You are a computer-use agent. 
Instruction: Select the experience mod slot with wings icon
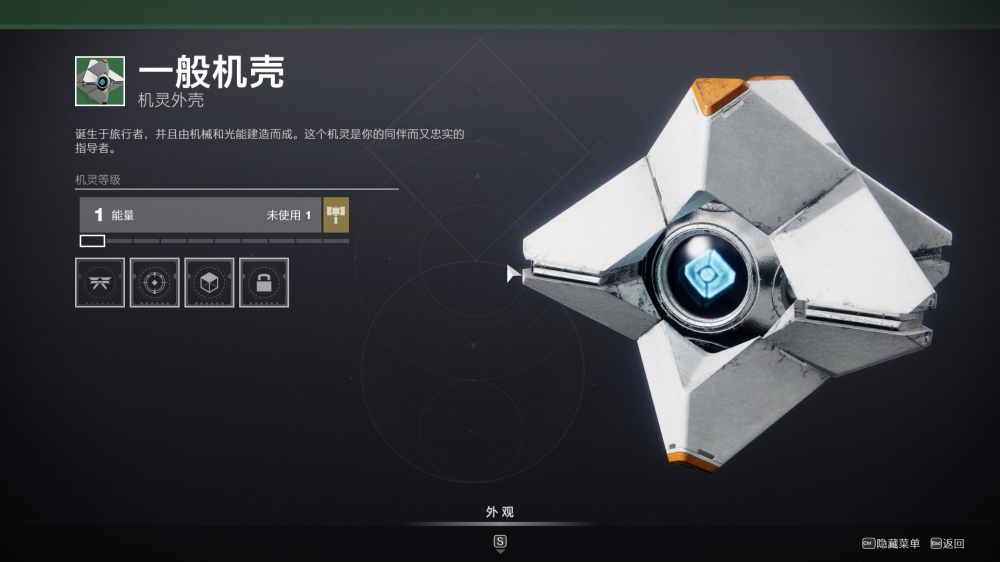click(x=100, y=283)
